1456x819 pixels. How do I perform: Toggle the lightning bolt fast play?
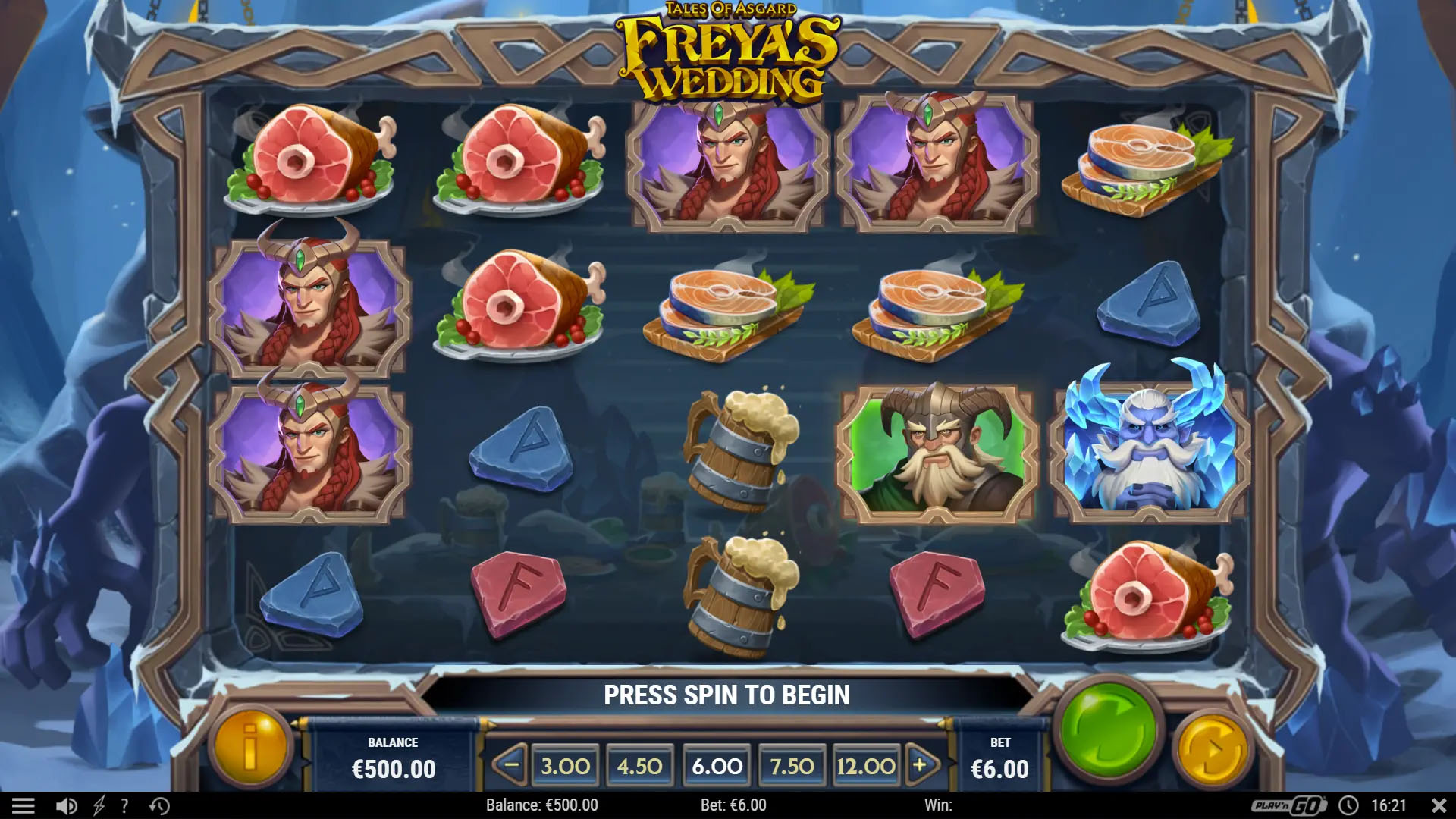pos(99,805)
